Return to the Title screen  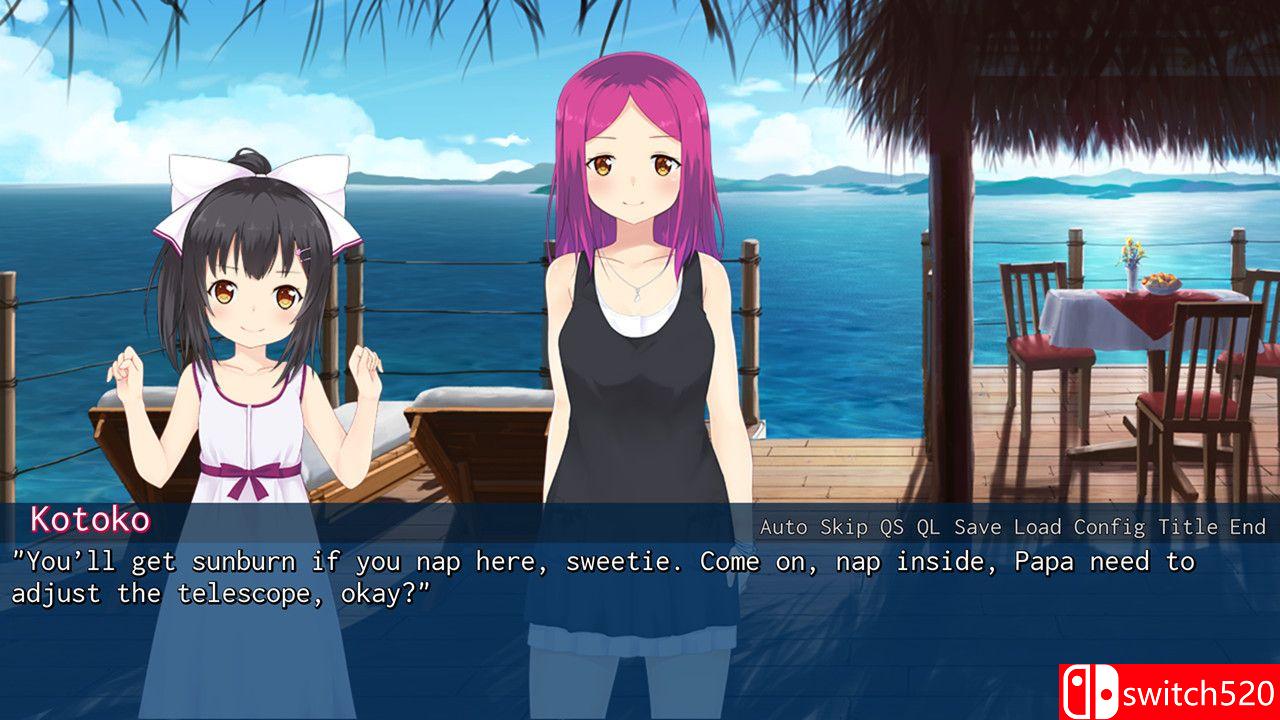click(1188, 527)
